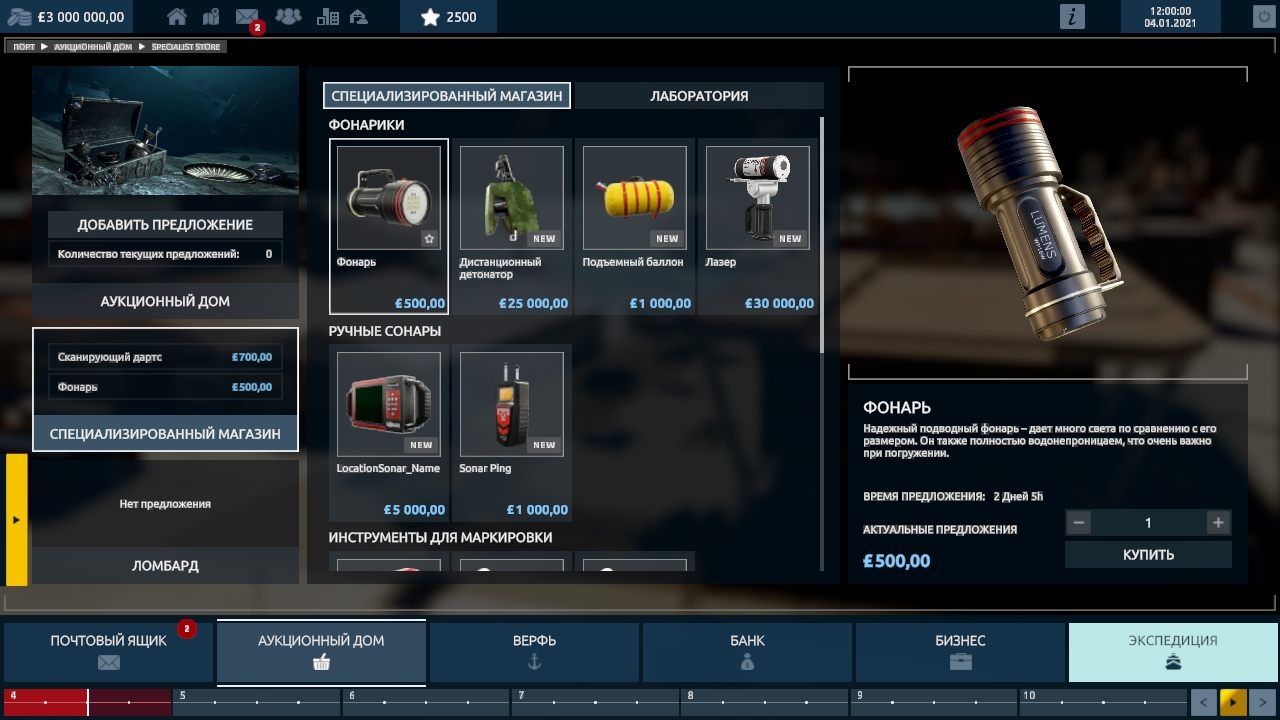Click the home icon in top bar
Image resolution: width=1280 pixels, height=720 pixels.
[x=177, y=16]
